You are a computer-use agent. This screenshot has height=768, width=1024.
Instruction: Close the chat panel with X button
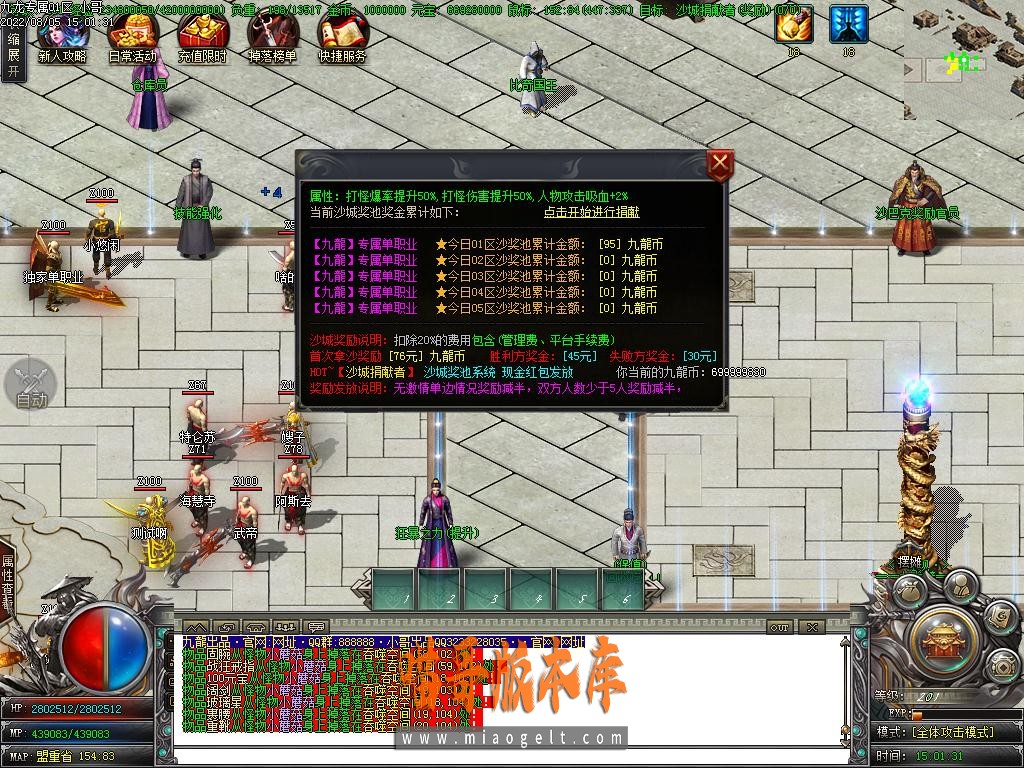tap(811, 627)
